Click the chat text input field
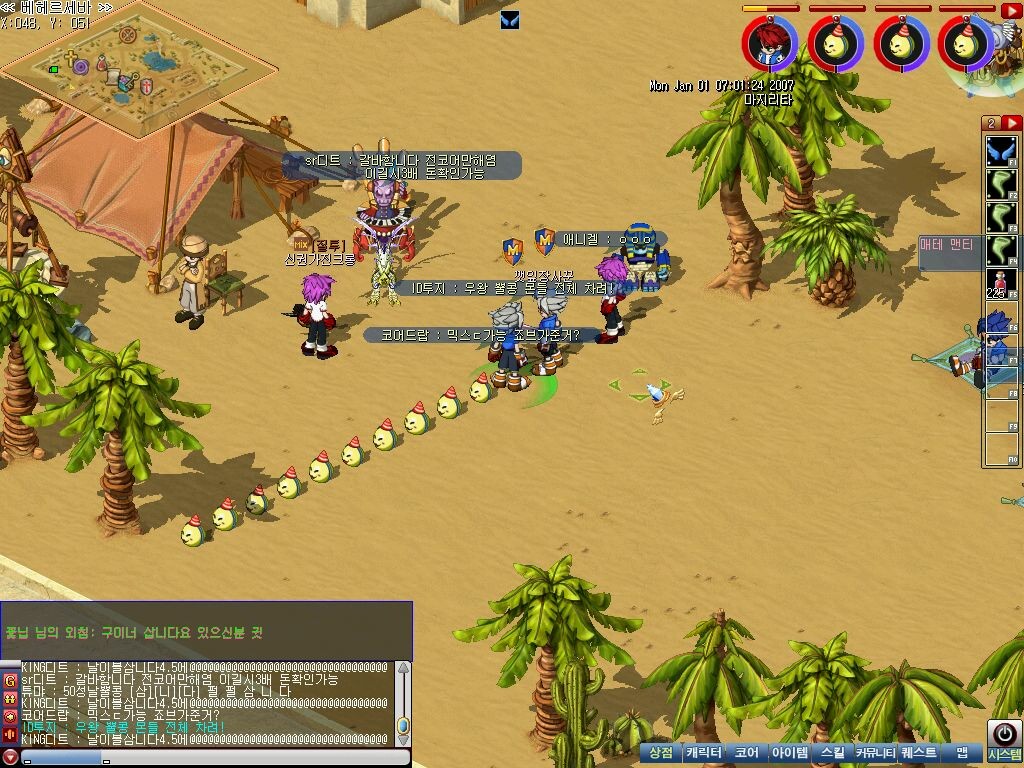The width and height of the screenshot is (1024, 768). pyautogui.click(x=200, y=757)
